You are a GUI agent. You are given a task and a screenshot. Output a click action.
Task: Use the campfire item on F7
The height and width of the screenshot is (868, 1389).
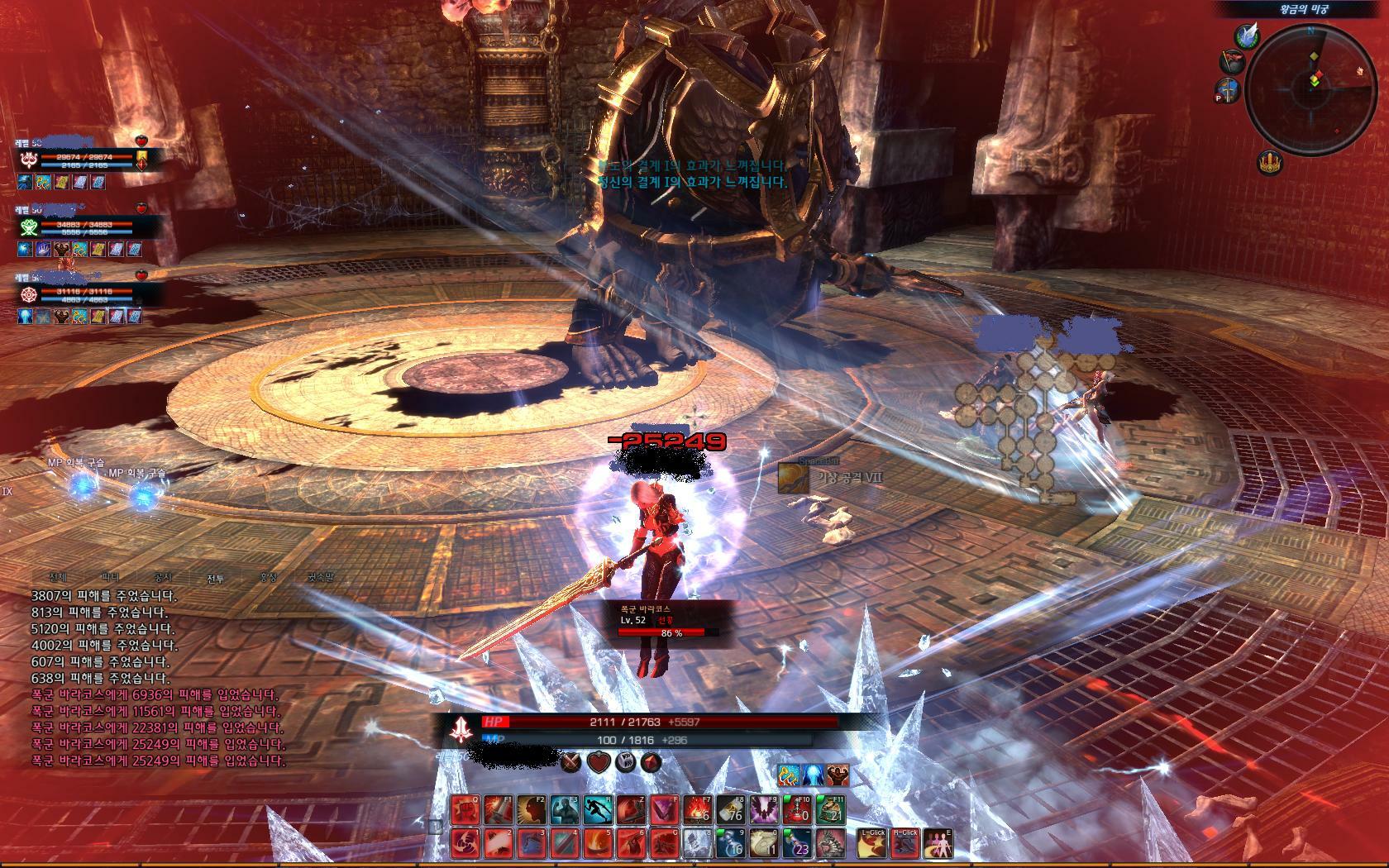coord(699,810)
